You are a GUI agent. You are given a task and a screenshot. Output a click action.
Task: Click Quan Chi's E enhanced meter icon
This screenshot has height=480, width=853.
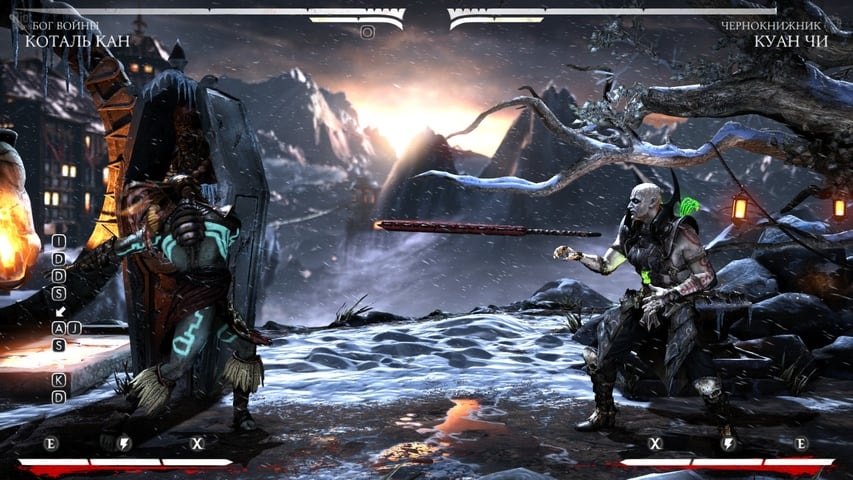click(x=801, y=443)
